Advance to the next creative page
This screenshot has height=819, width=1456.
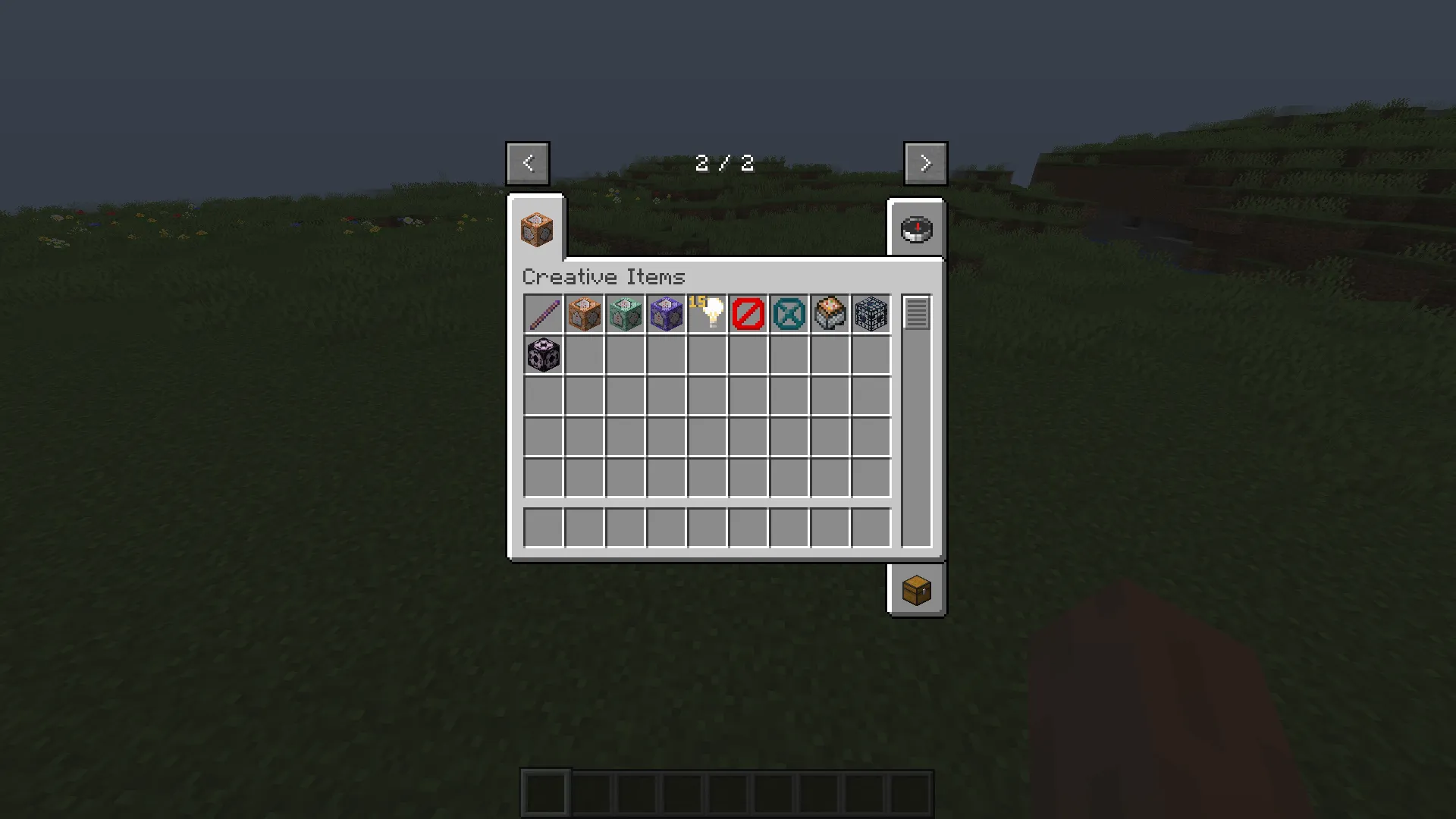(x=925, y=162)
